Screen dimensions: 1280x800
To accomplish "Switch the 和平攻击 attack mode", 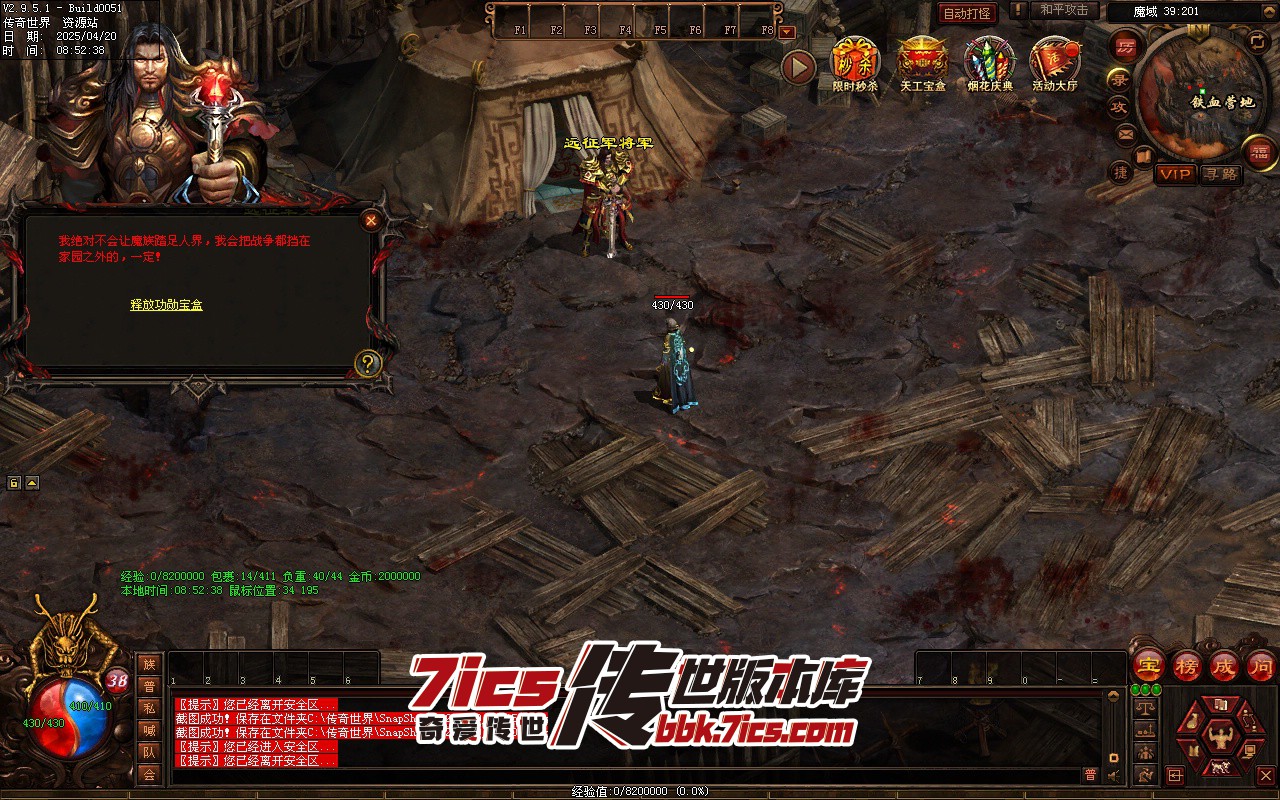I will pyautogui.click(x=1063, y=11).
